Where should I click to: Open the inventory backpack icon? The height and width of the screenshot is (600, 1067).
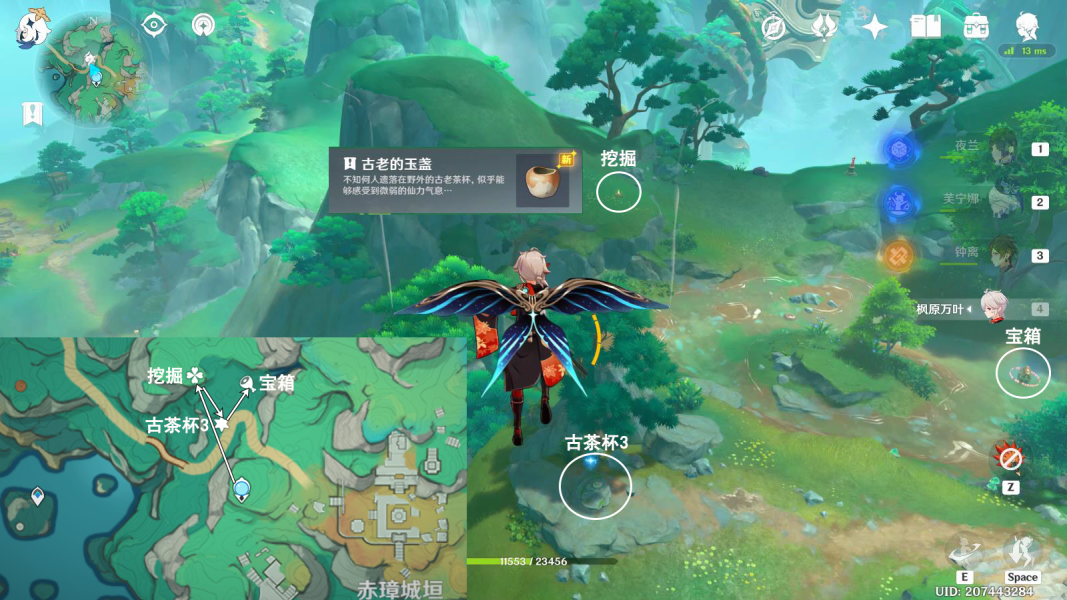pyautogui.click(x=977, y=27)
